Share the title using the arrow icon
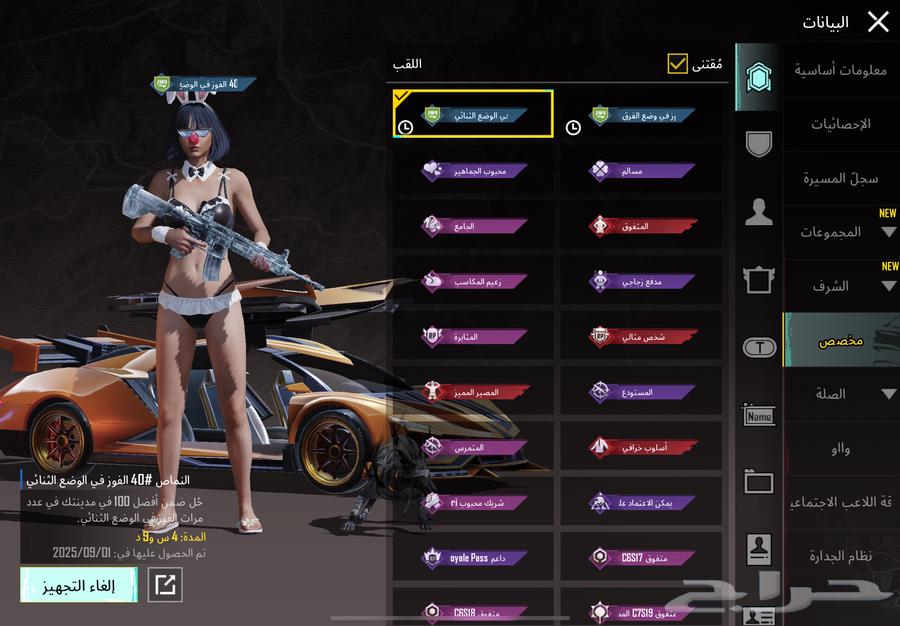The height and width of the screenshot is (626, 900). click(165, 585)
